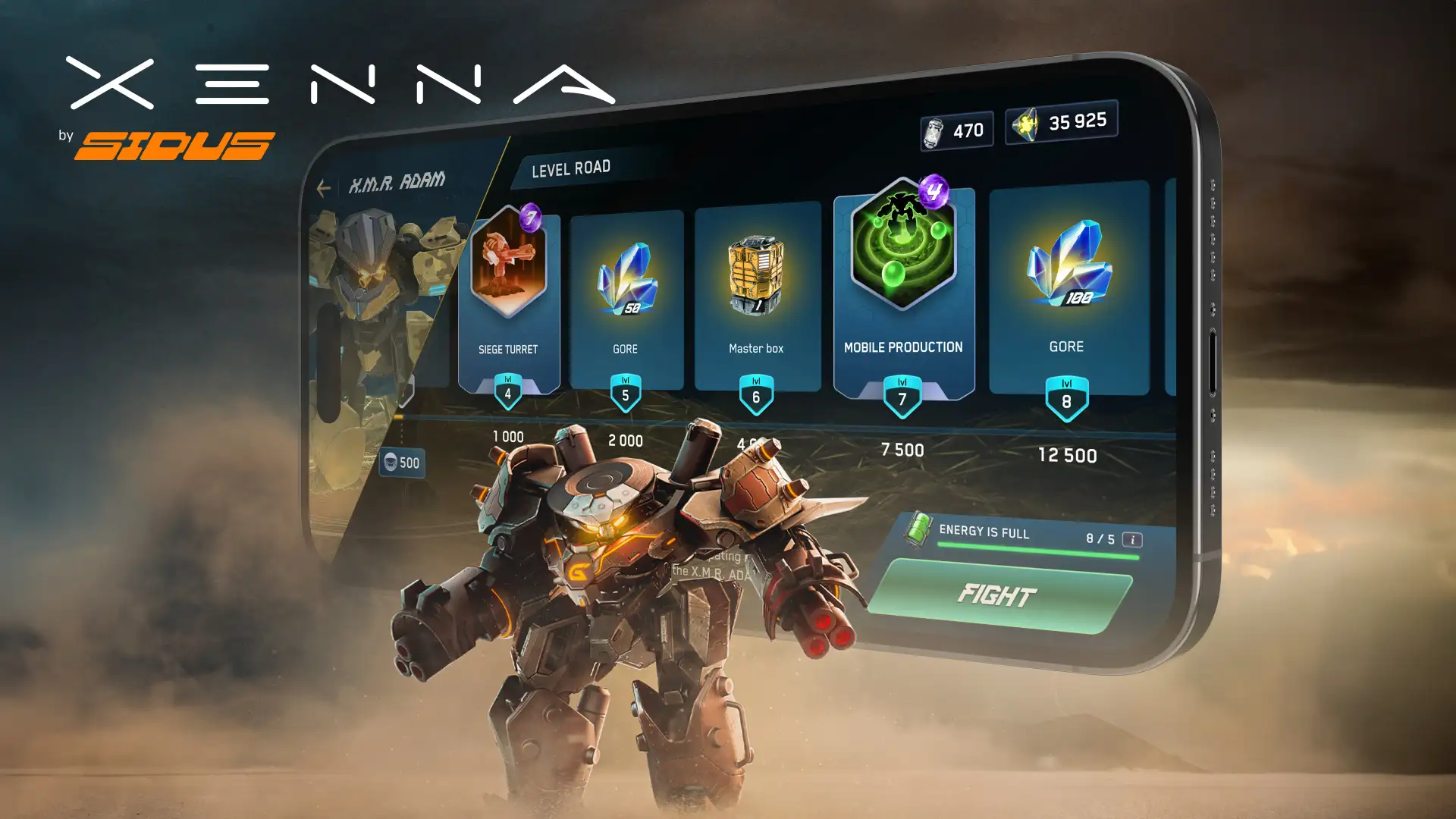Select the Mobile Production reward card
The height and width of the screenshot is (819, 1456).
tap(903, 288)
